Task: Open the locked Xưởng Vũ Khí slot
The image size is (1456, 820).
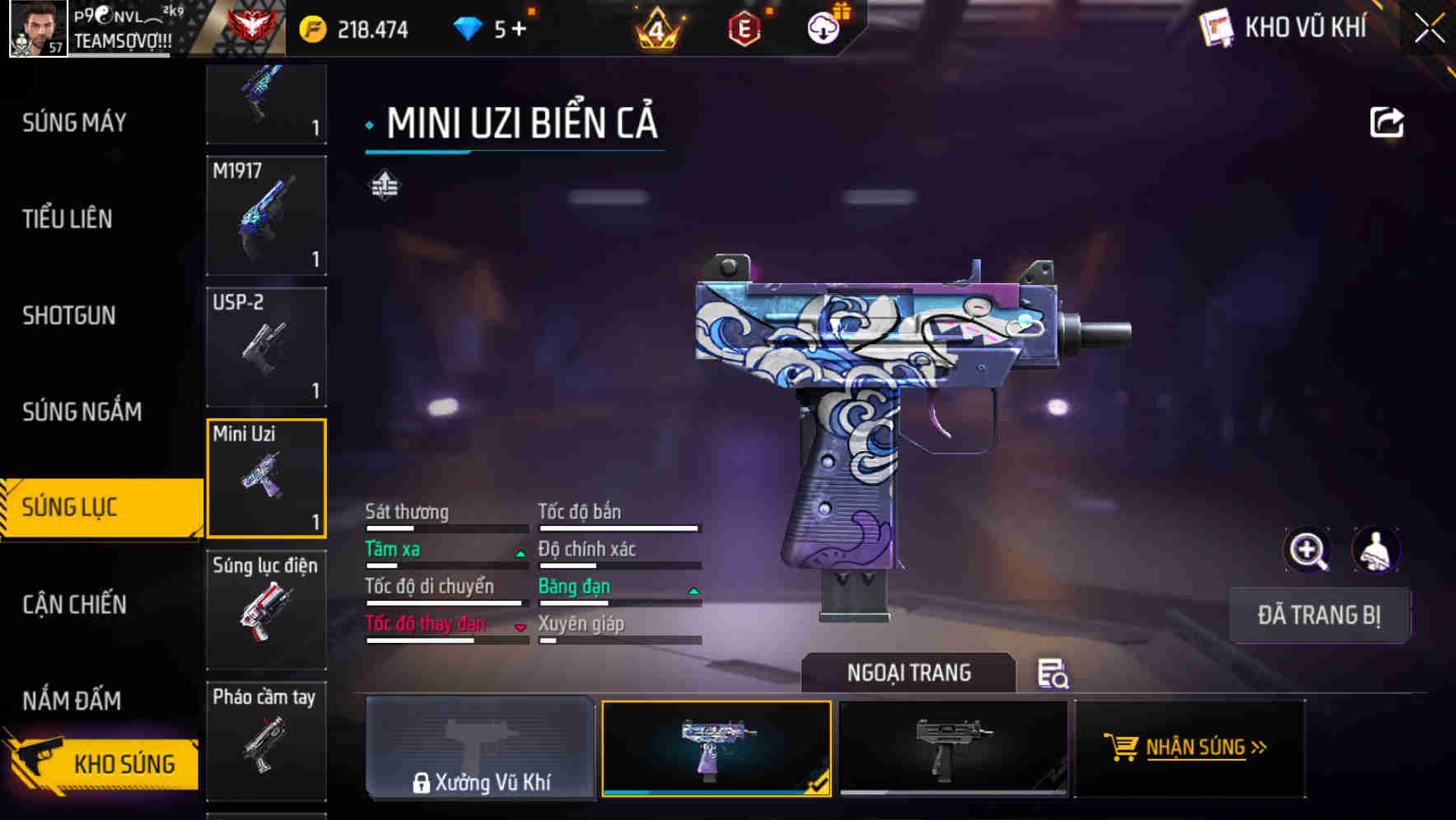Action: click(480, 748)
